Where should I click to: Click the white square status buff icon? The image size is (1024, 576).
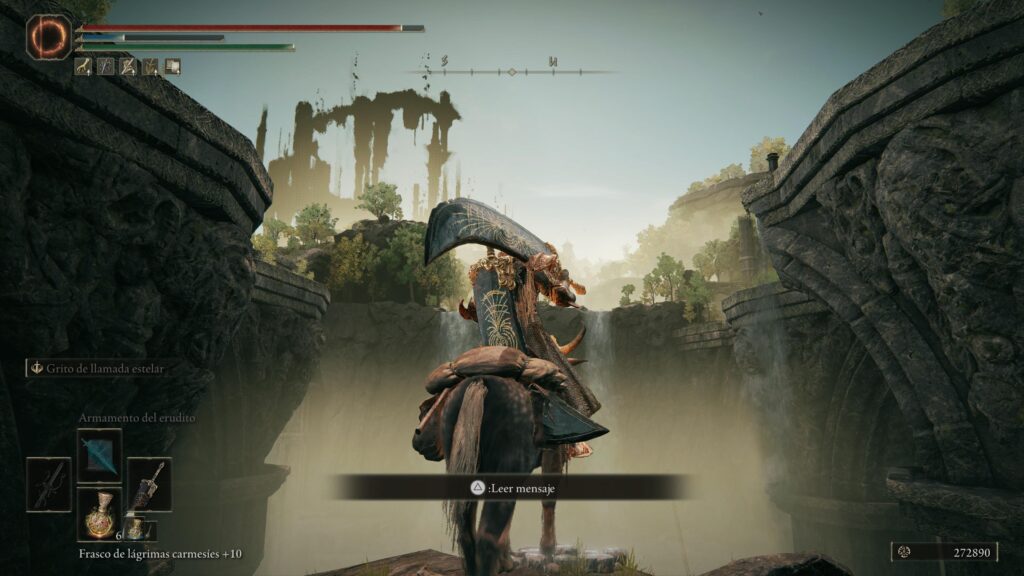pyautogui.click(x=173, y=66)
